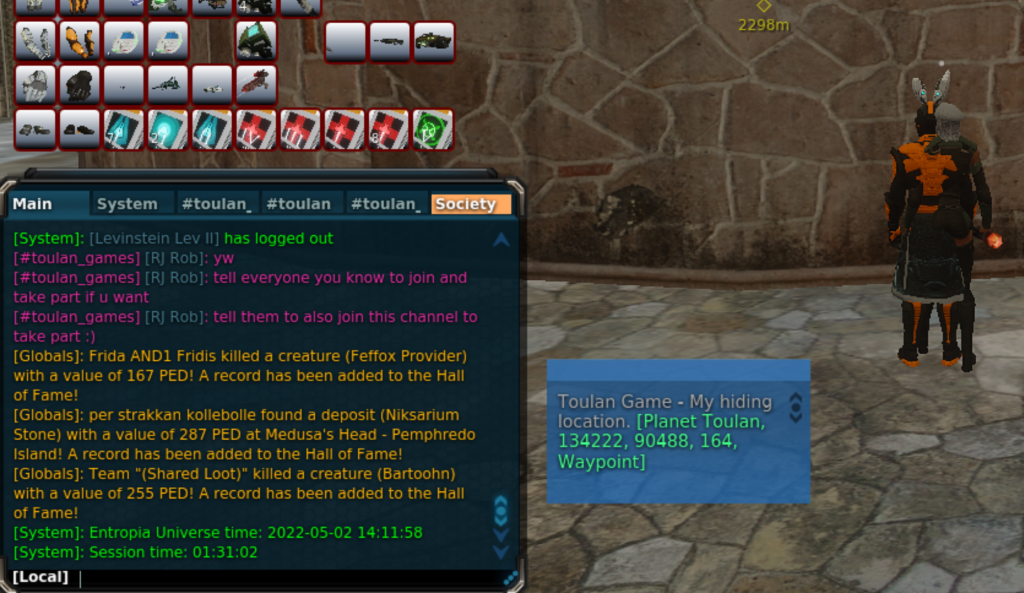The width and height of the screenshot is (1024, 593).
Task: Focus the Local chat input field
Action: pyautogui.click(x=290, y=577)
